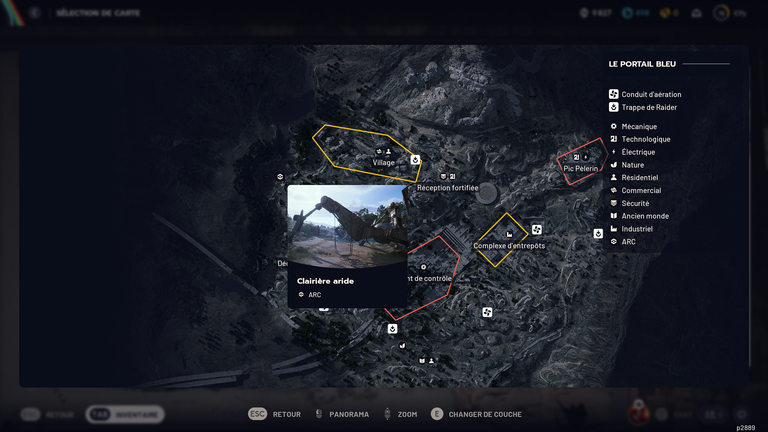Viewport: 768px width, 432px height.
Task: Select the Village location on the map
Action: pos(383,162)
